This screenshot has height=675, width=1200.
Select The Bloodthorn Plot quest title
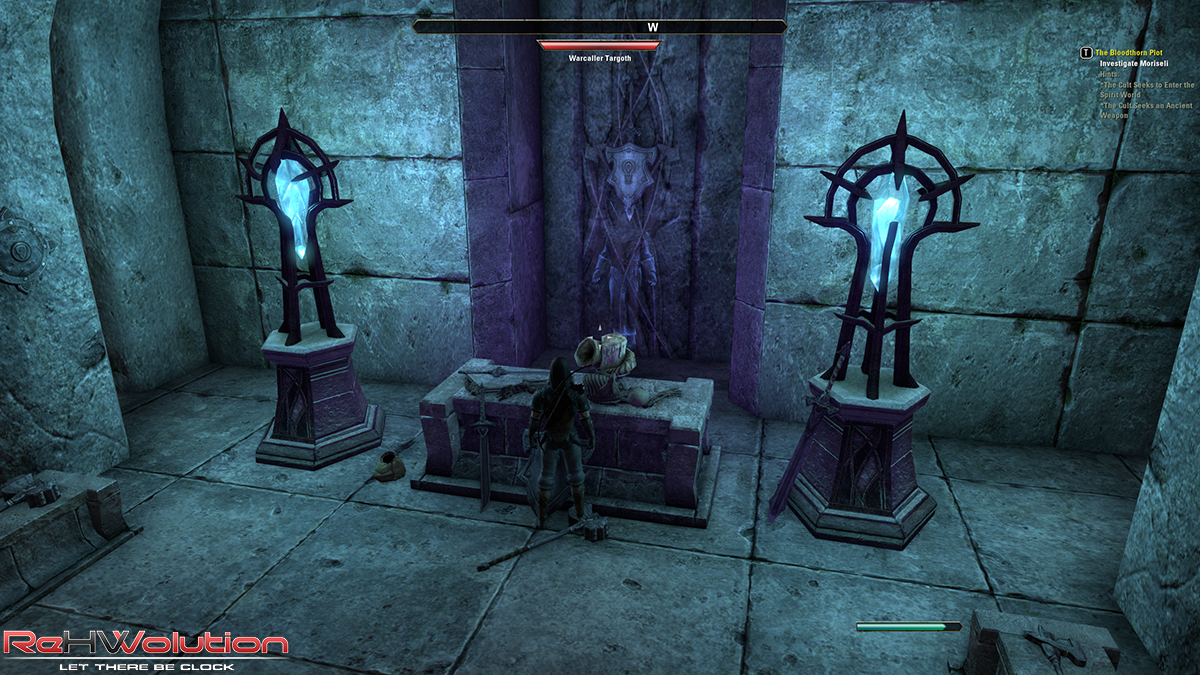click(1129, 52)
